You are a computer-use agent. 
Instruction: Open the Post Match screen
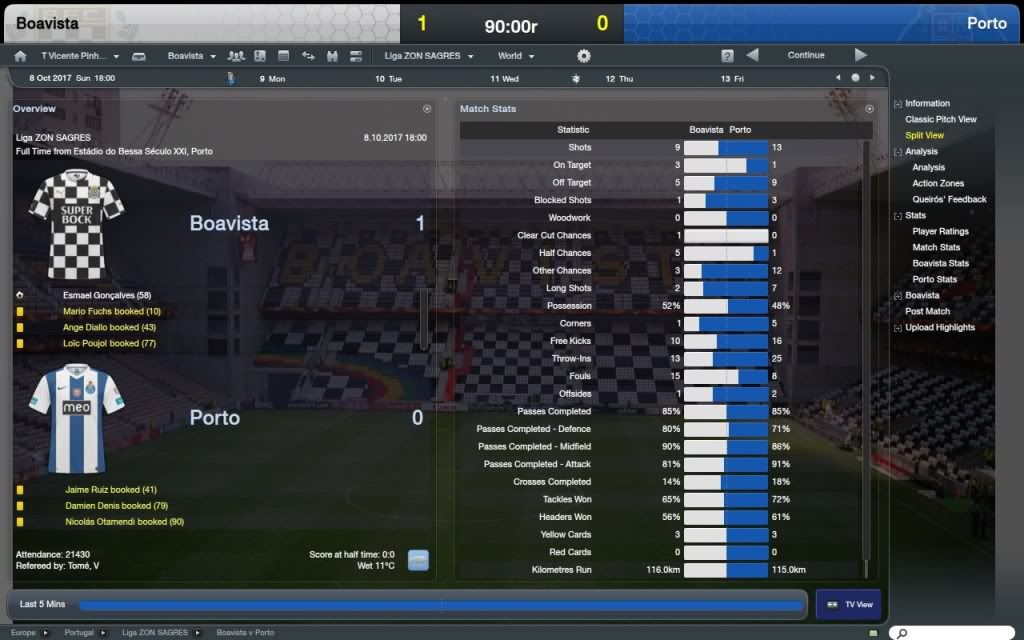coord(927,311)
